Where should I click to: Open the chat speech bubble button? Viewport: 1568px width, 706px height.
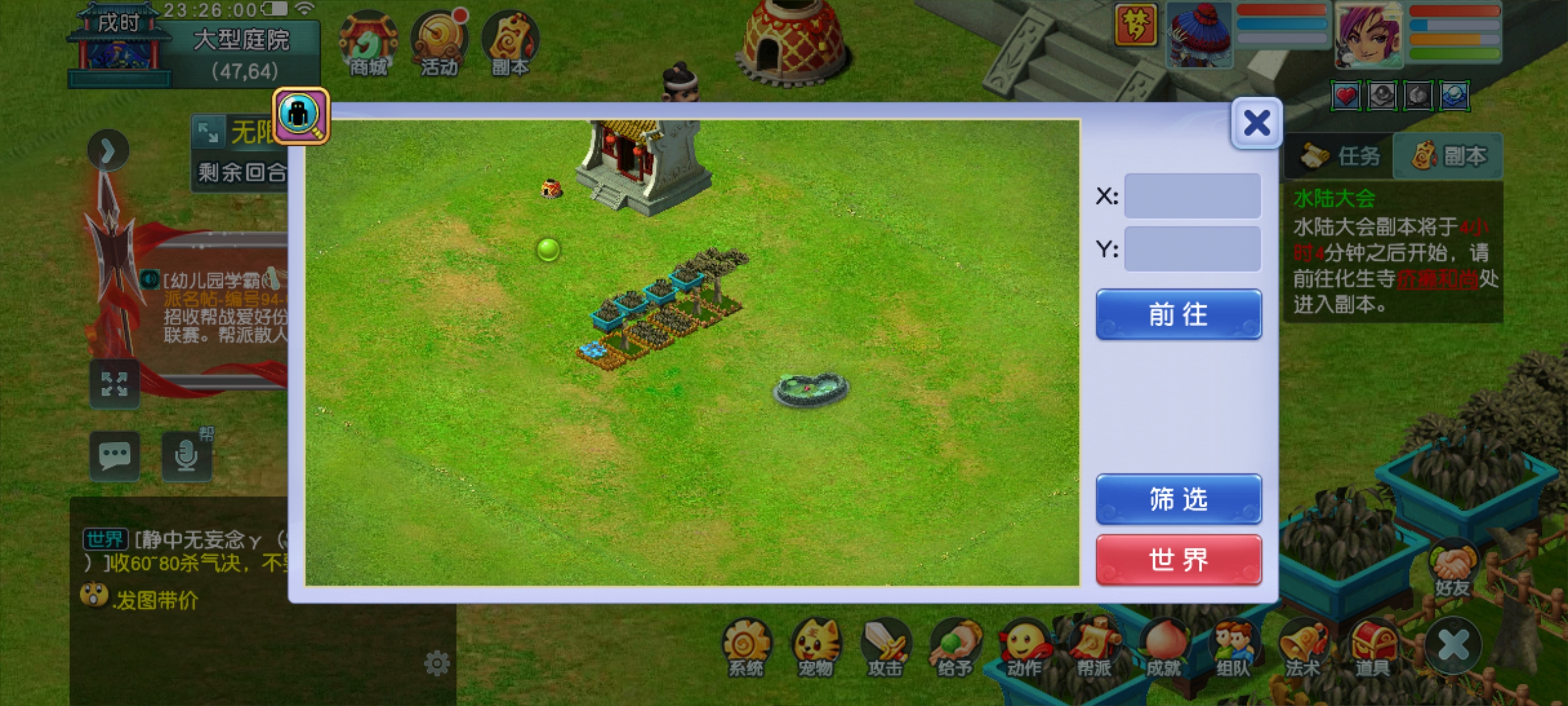[115, 456]
